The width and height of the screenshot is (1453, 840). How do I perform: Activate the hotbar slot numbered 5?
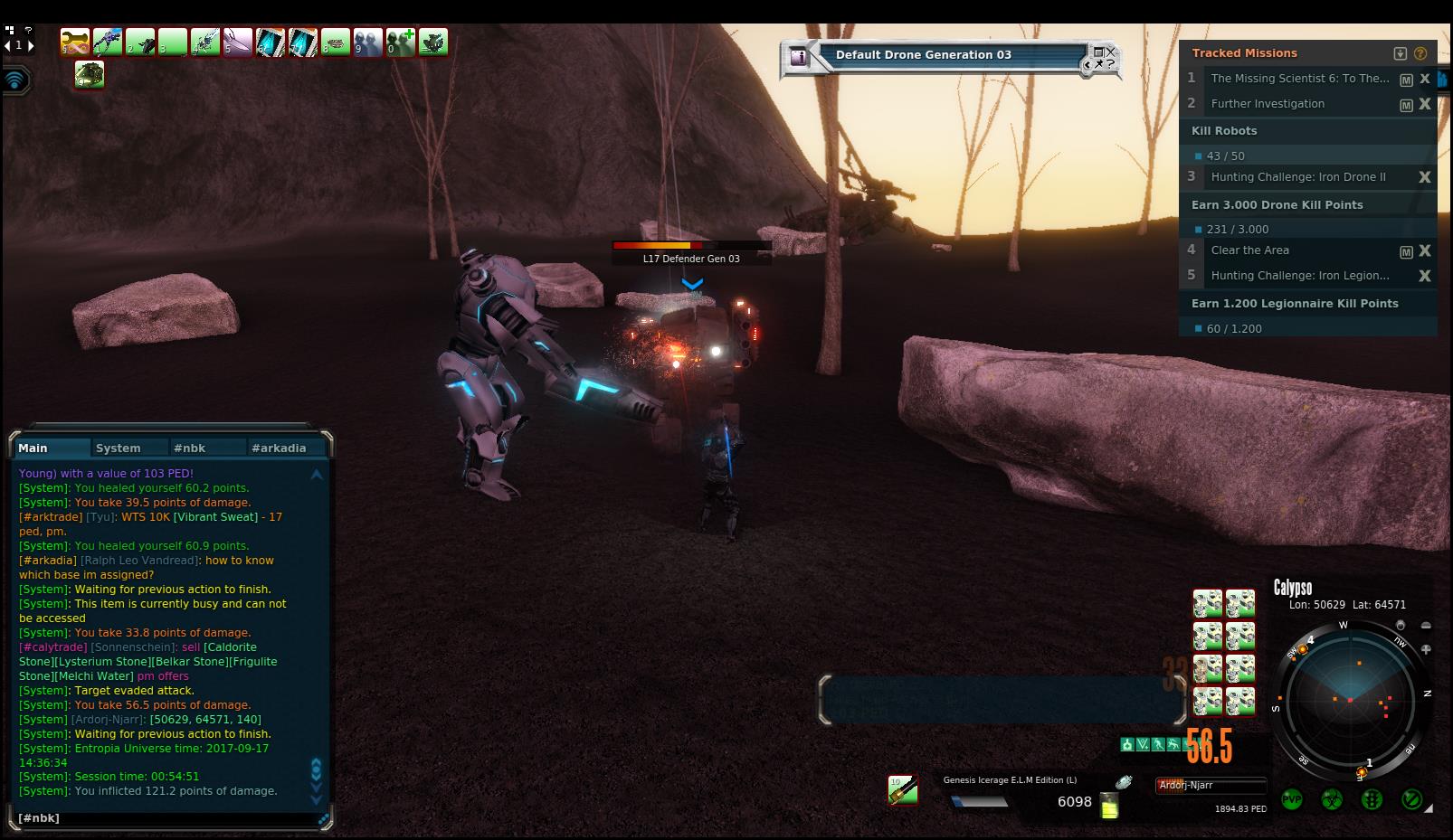(x=238, y=42)
